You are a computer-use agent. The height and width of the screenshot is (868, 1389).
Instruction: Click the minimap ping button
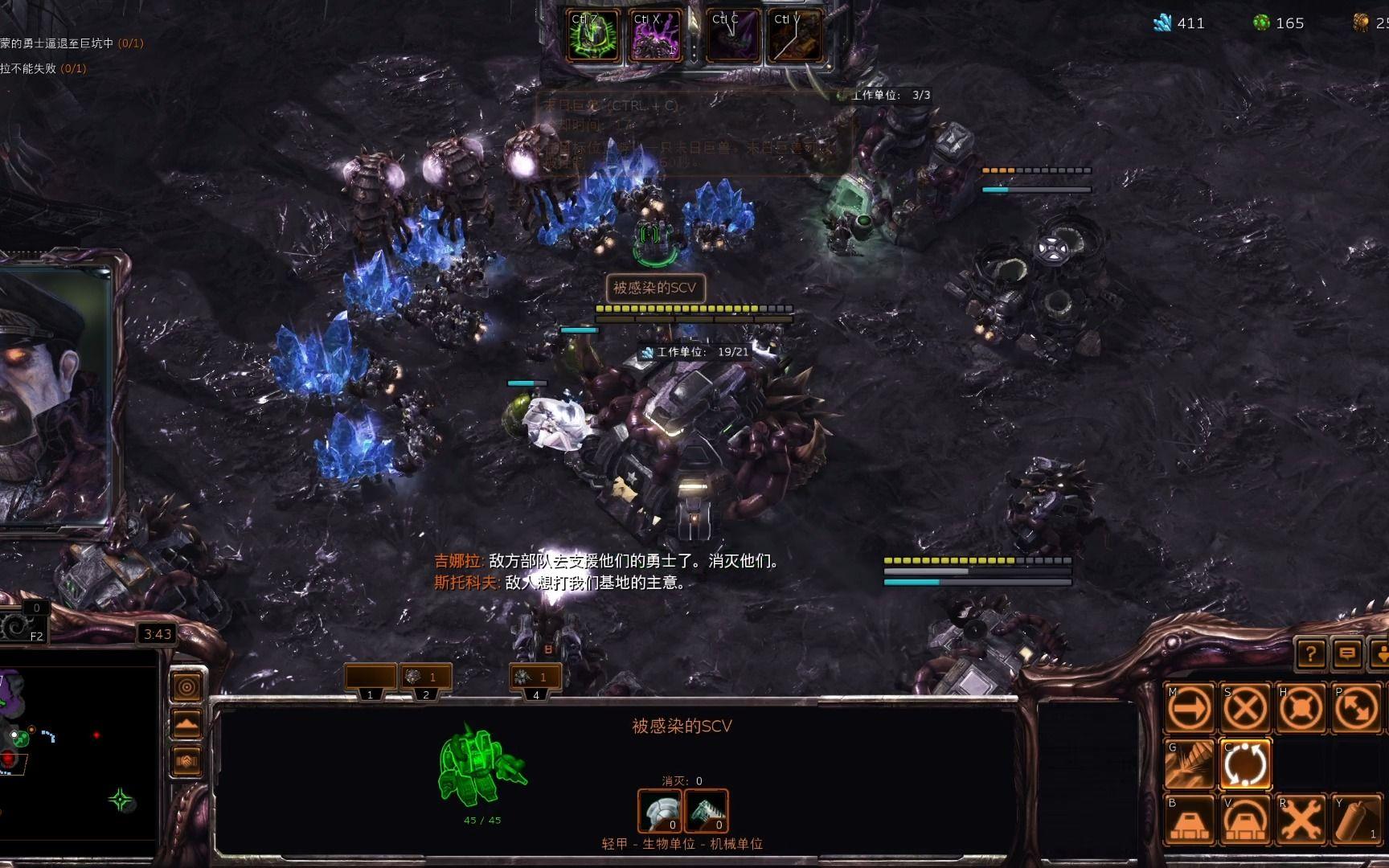[x=187, y=688]
